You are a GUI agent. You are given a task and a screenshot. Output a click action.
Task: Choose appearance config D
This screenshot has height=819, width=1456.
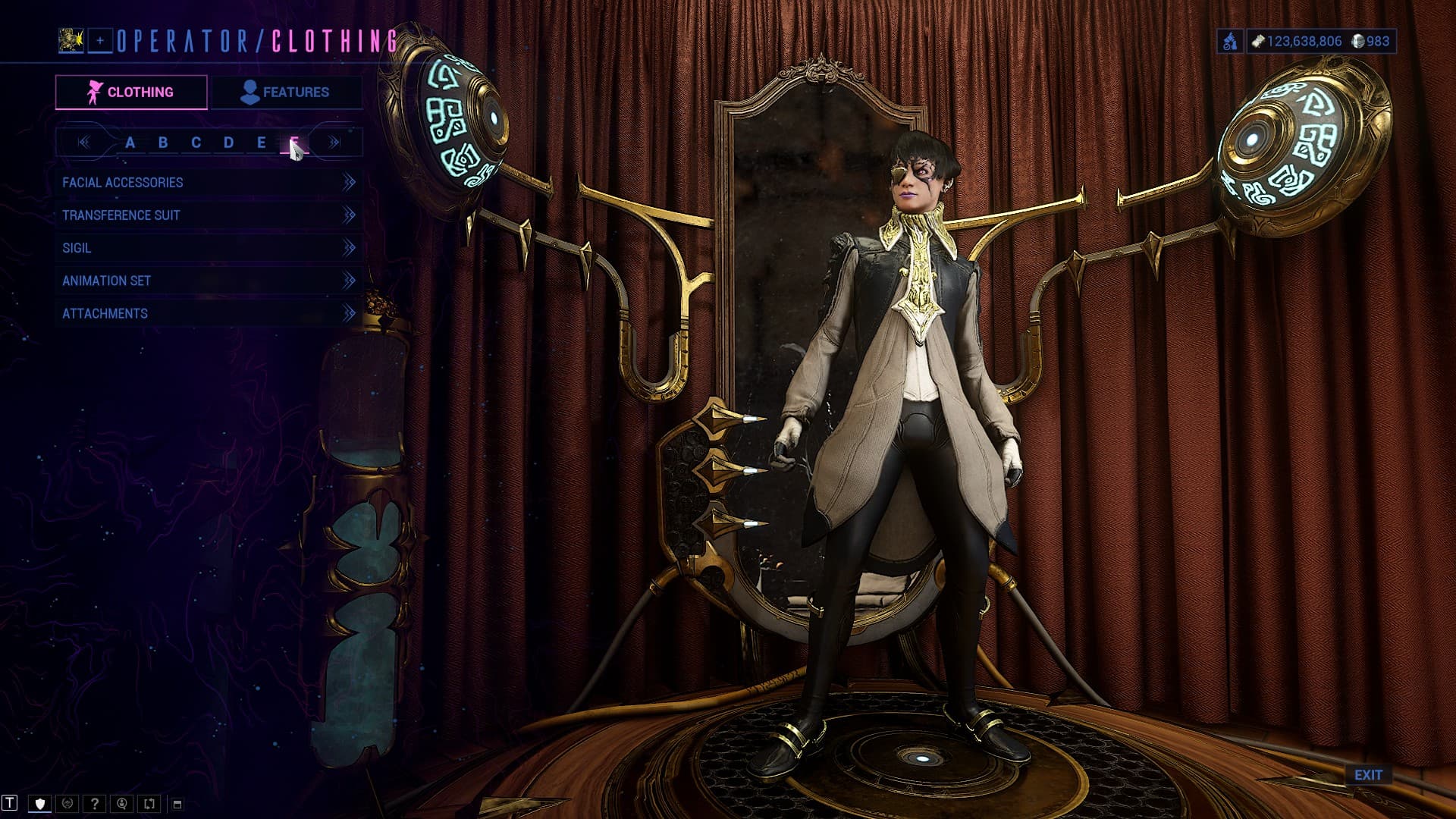click(228, 143)
